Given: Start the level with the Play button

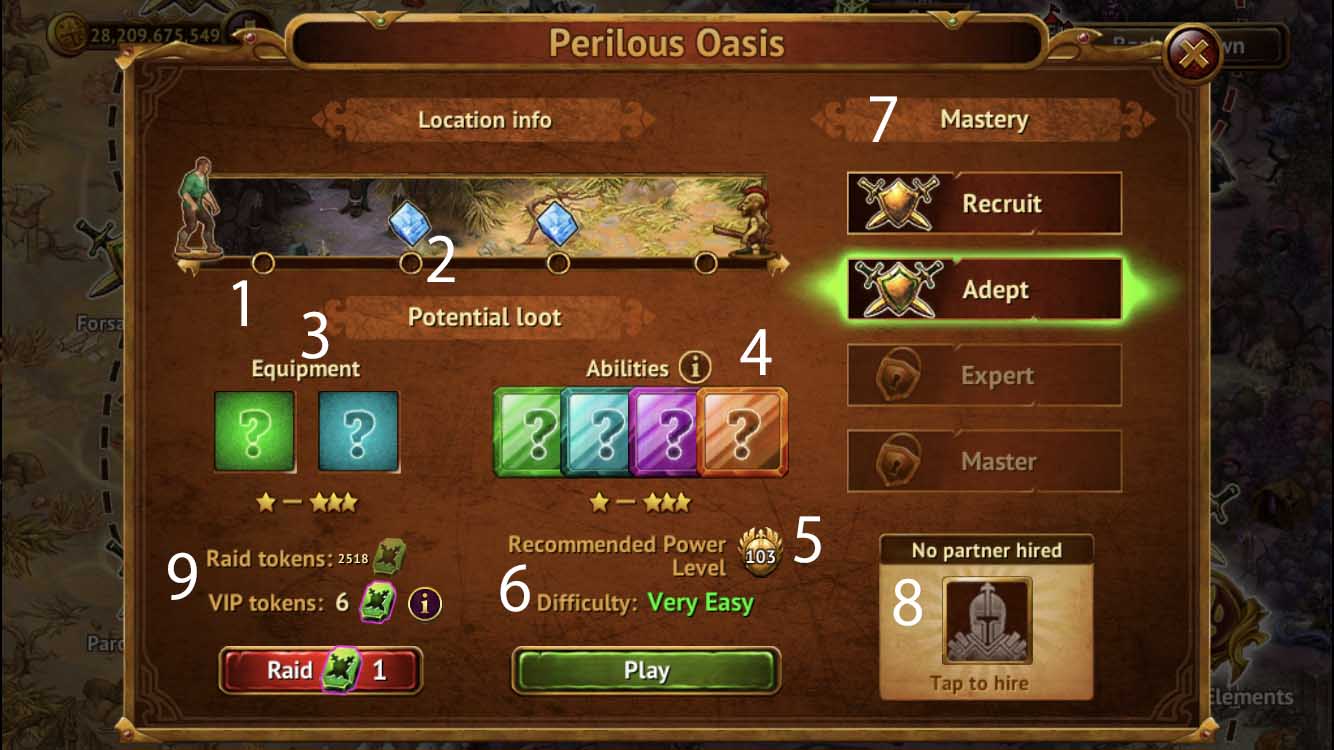Looking at the screenshot, I should 646,670.
